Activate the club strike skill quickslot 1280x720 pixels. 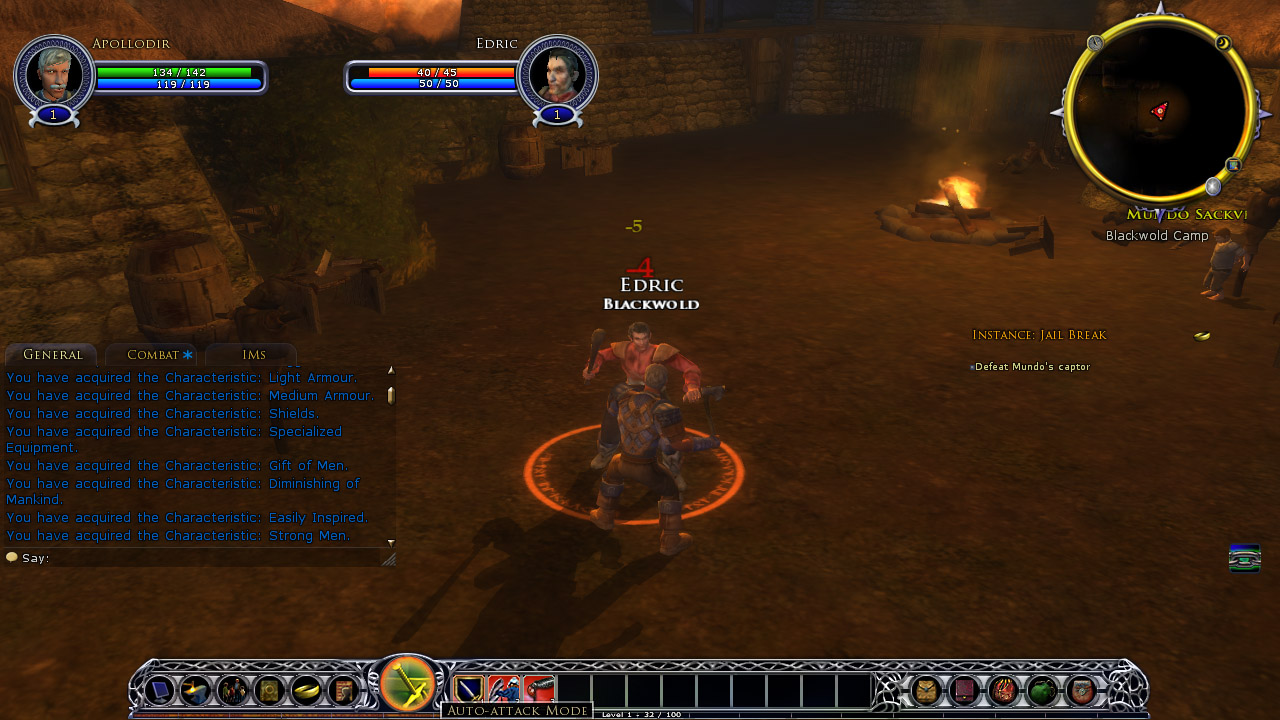click(539, 690)
